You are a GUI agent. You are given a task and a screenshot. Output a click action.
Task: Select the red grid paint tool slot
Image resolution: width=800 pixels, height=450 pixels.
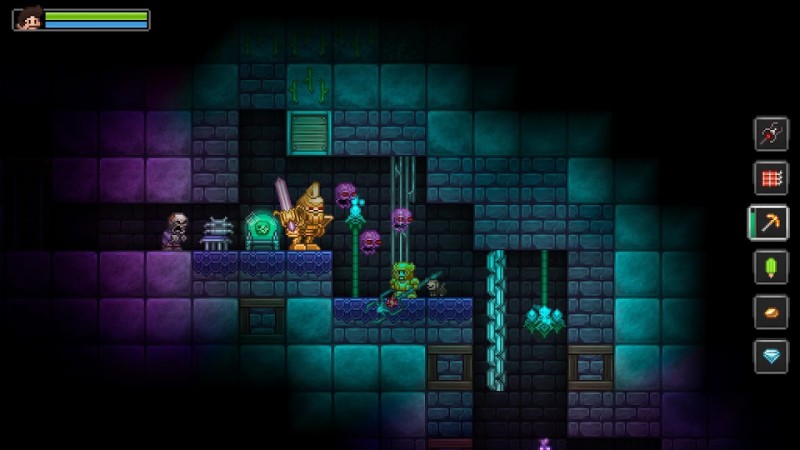click(770, 178)
